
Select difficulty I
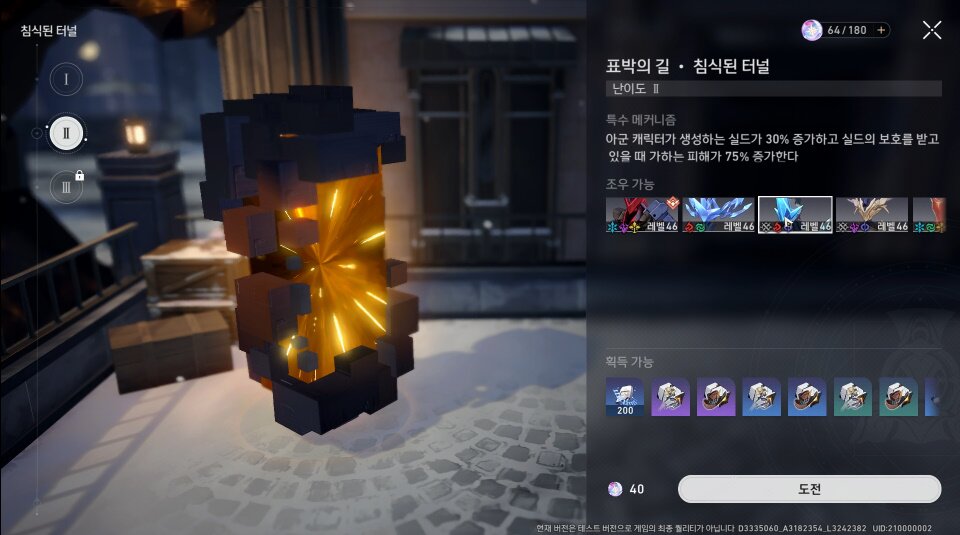pyautogui.click(x=66, y=79)
